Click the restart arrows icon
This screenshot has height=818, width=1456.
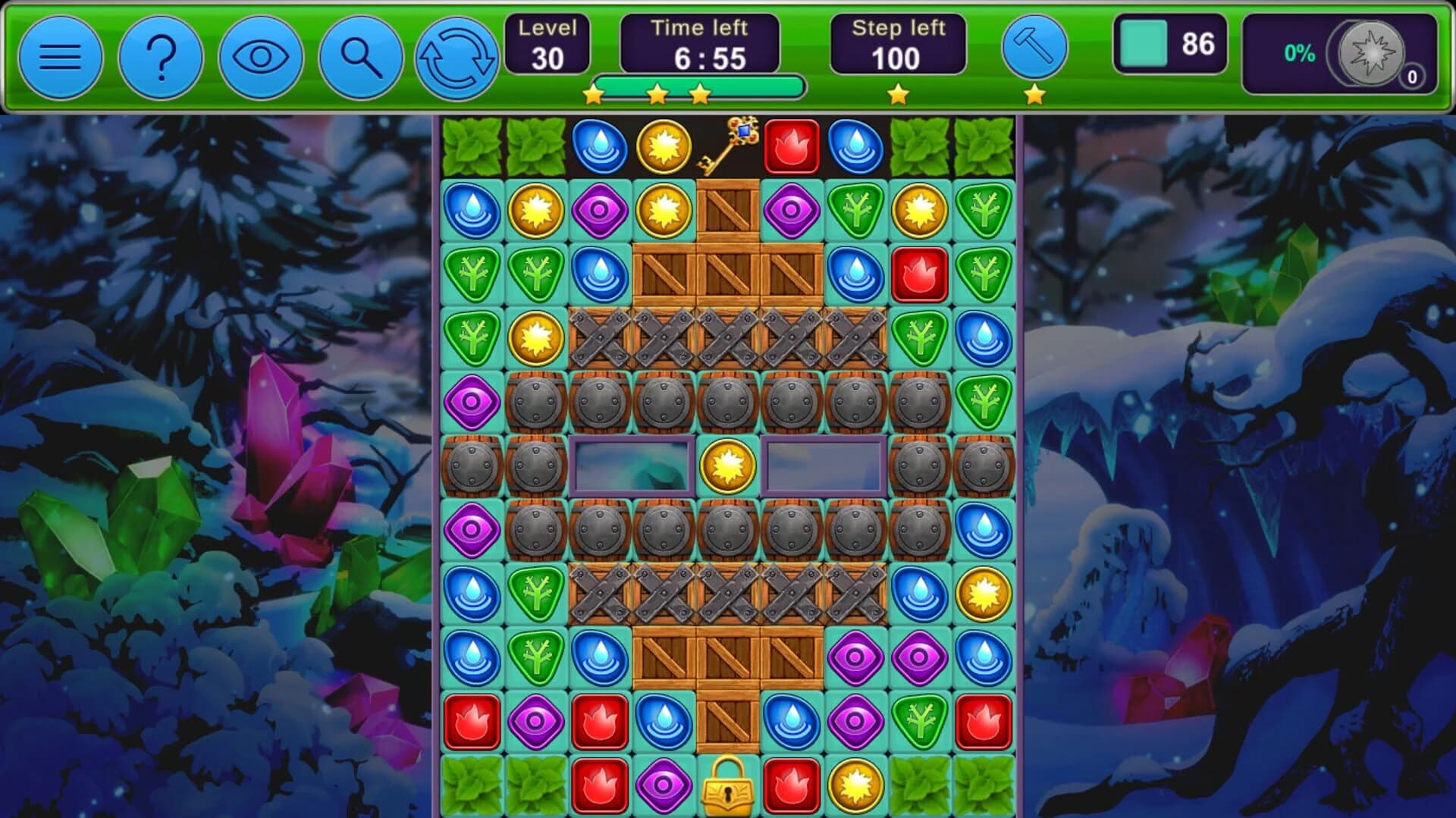460,57
